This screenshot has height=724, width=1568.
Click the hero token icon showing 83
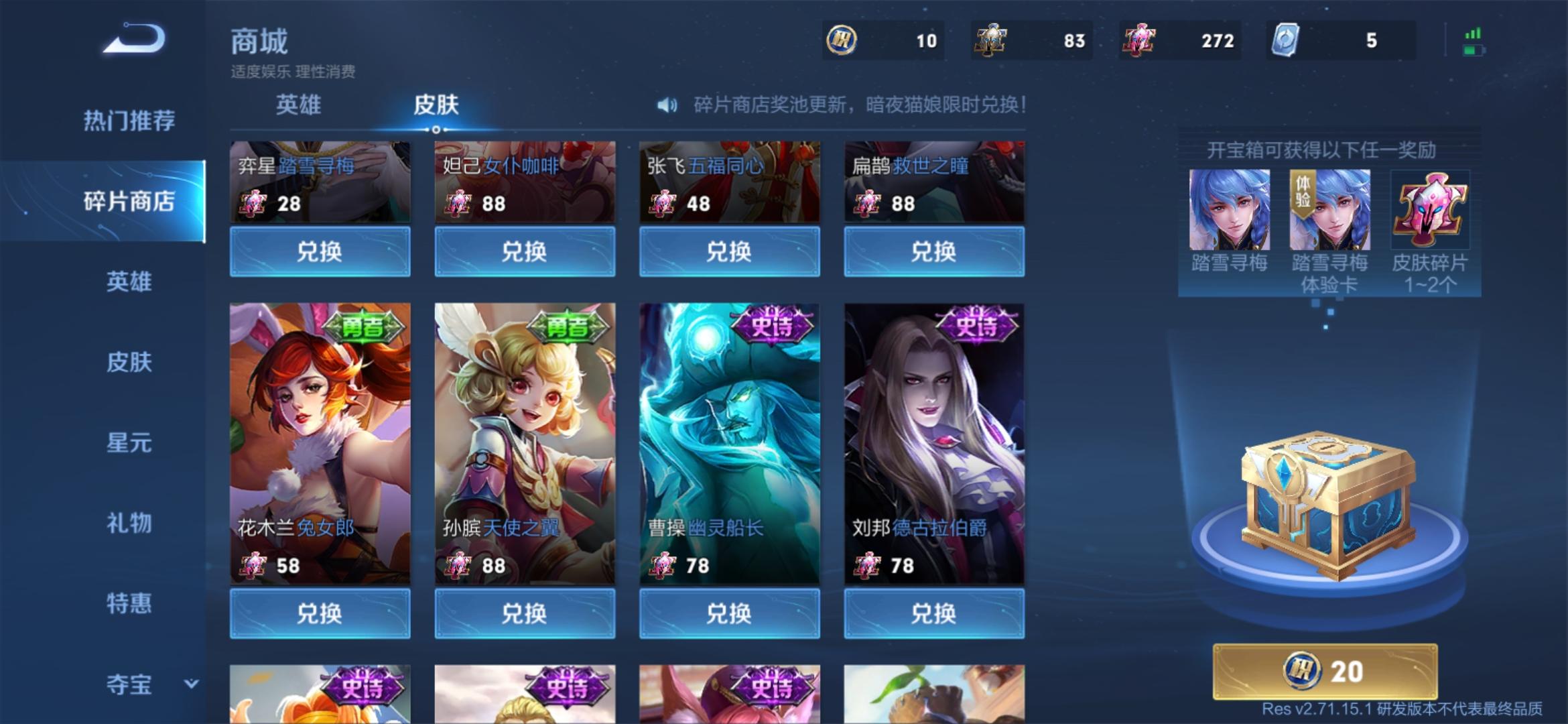coord(990,40)
